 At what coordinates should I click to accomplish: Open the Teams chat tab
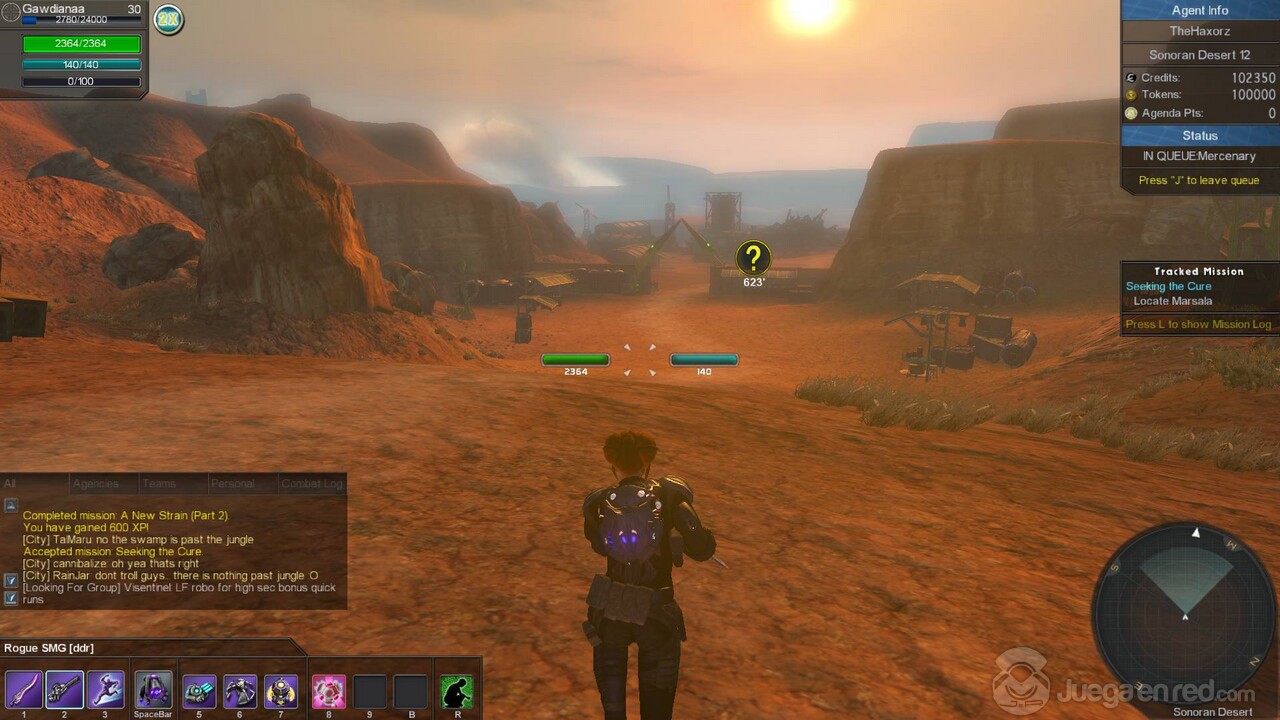click(159, 484)
